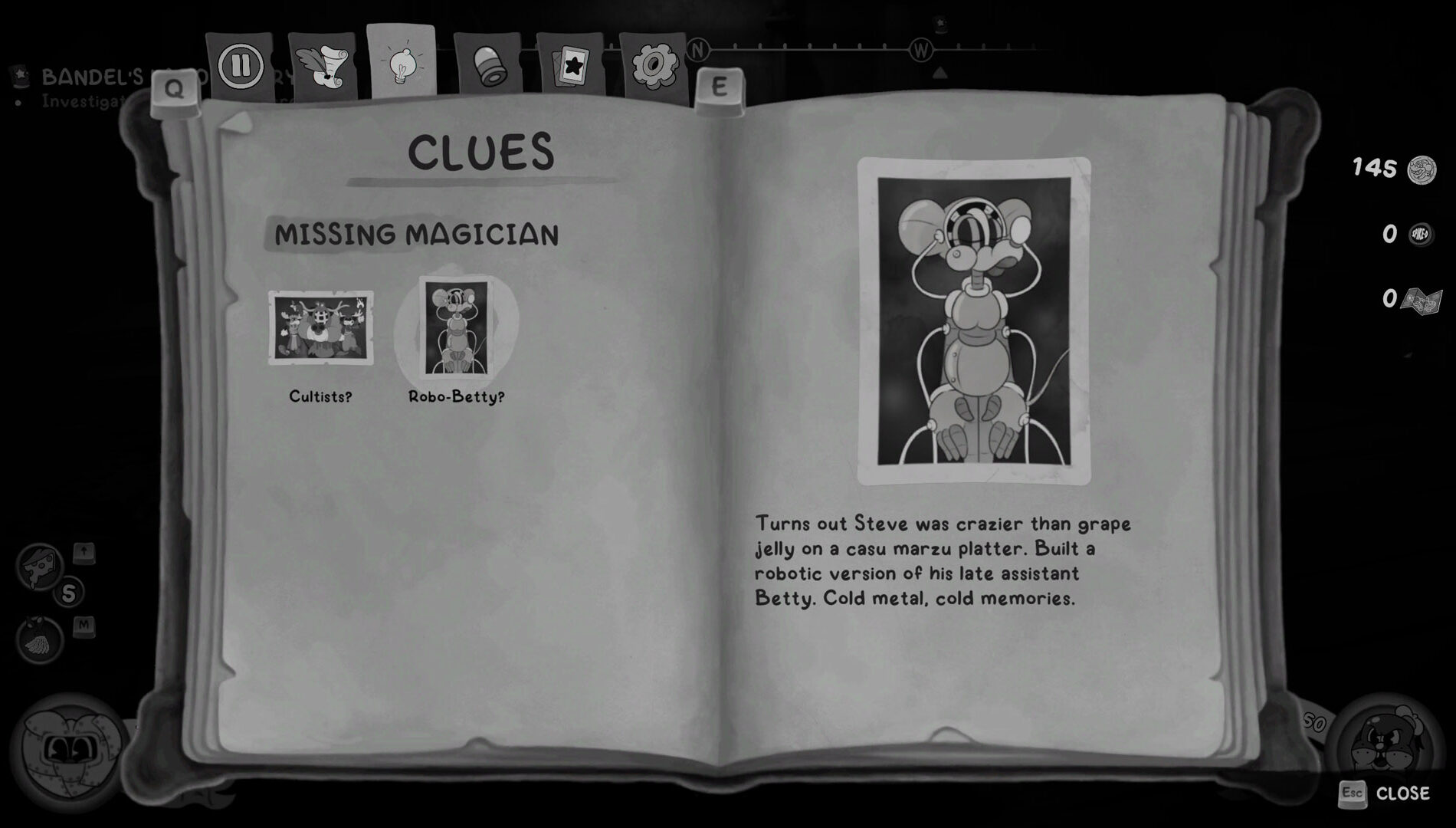Click the cheese wheel currency icon beside 145

point(1422,170)
